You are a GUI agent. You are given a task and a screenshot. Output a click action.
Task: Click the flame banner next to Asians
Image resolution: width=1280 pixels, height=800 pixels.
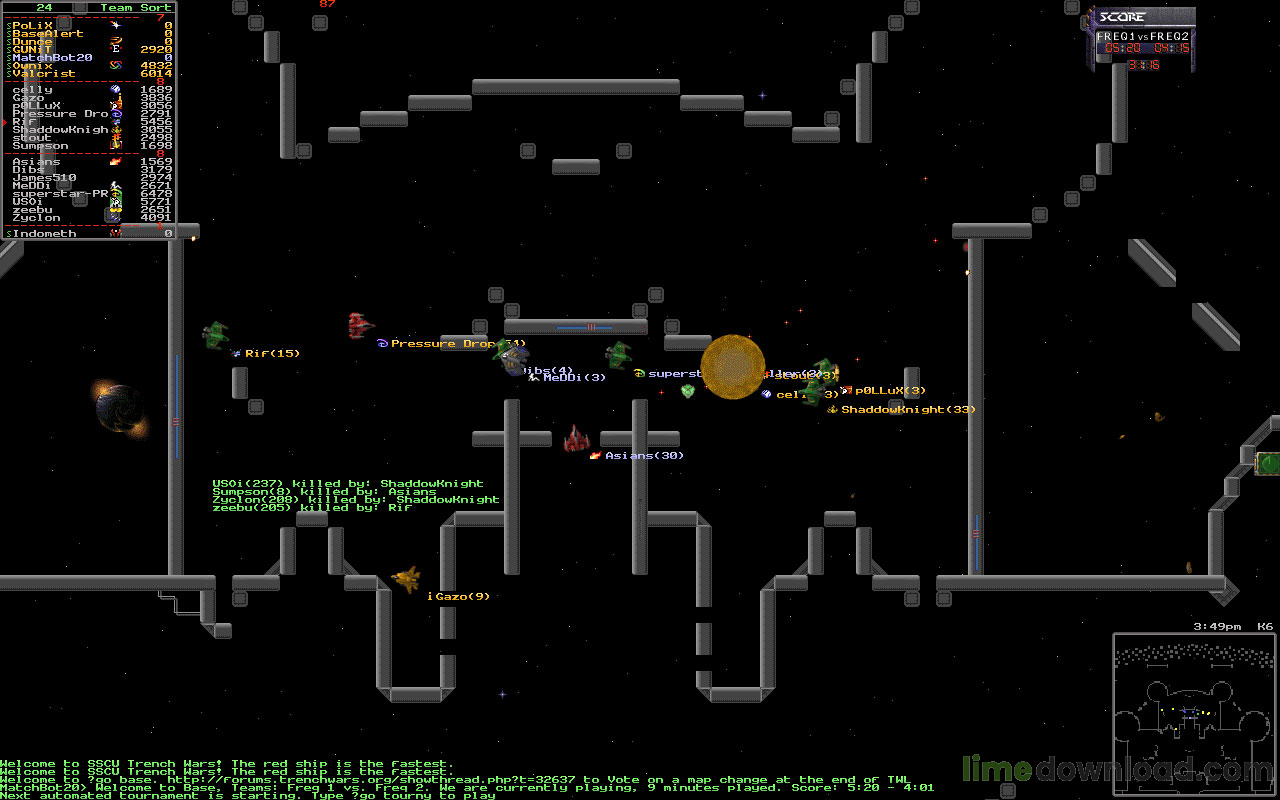115,162
